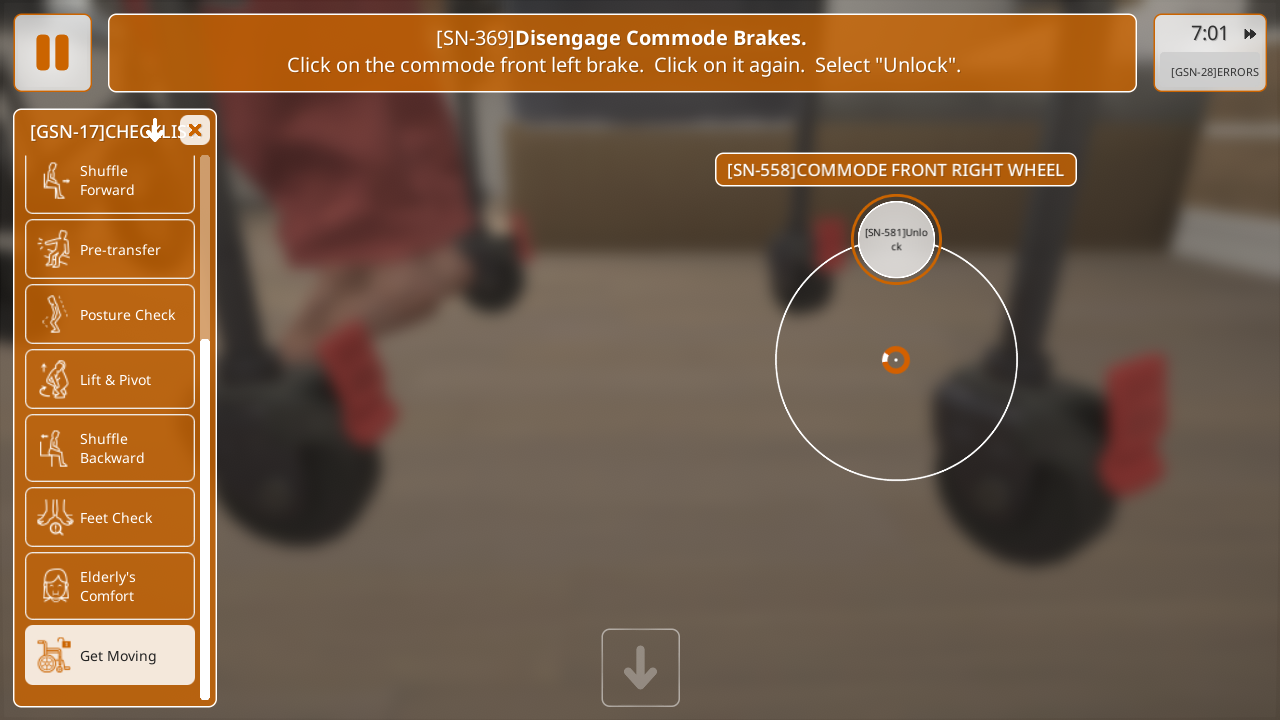Open the Elderly's Comfort checklist item
The width and height of the screenshot is (1280, 720).
click(x=110, y=586)
